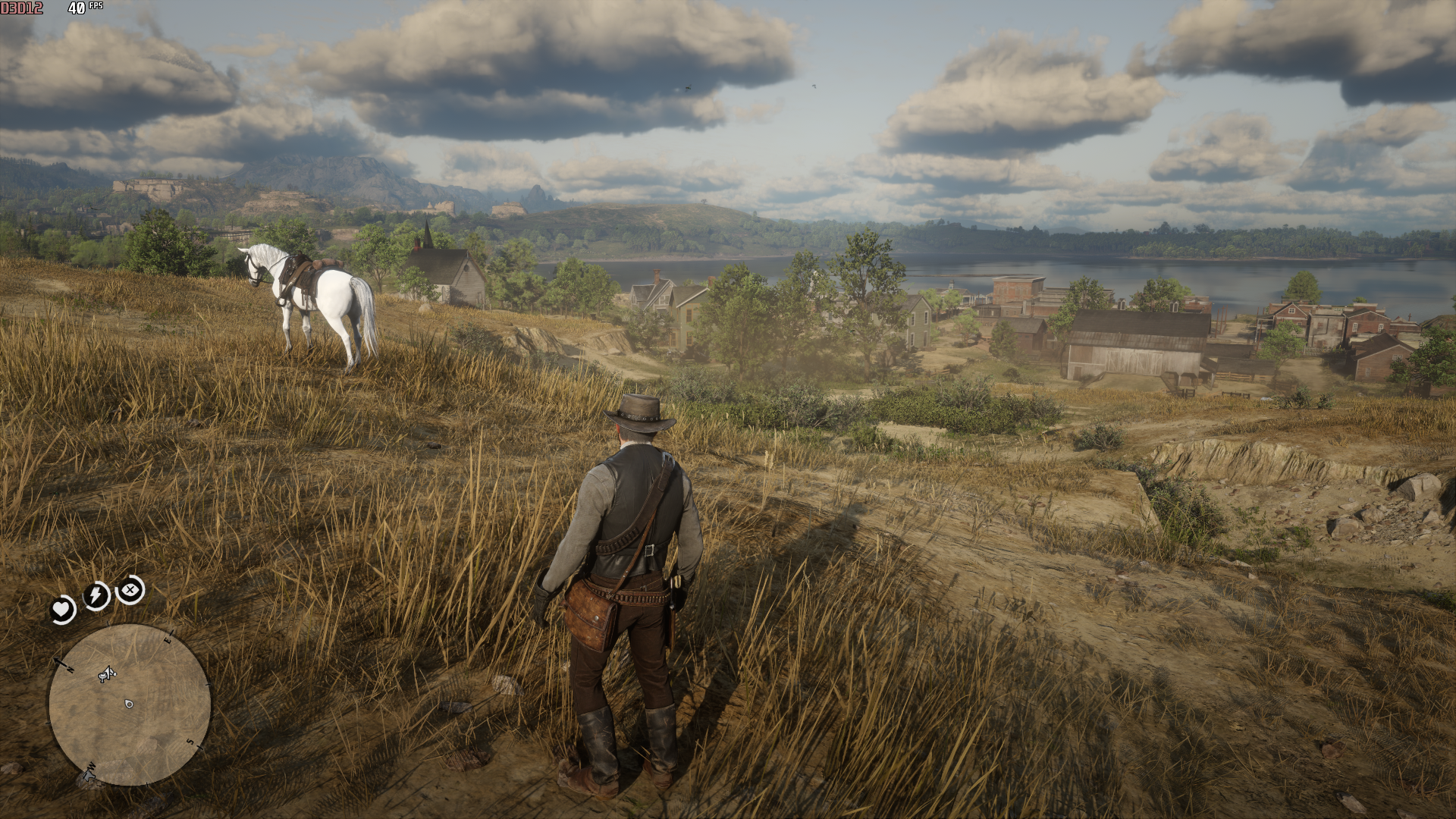Select the horse icon on the minimap edge
The width and height of the screenshot is (1456, 819).
click(x=89, y=776)
